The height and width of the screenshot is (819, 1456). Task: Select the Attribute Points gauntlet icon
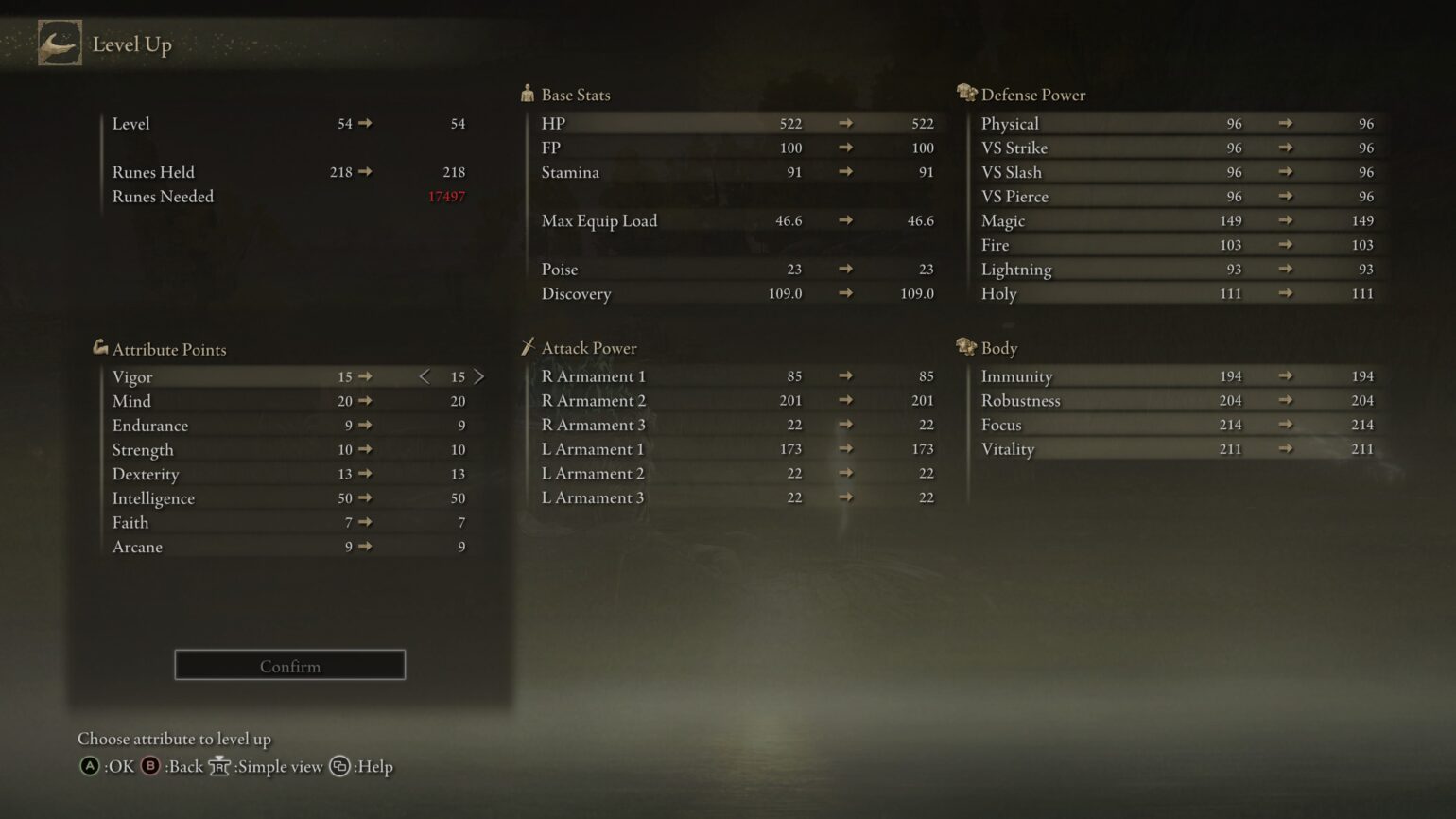coord(99,347)
